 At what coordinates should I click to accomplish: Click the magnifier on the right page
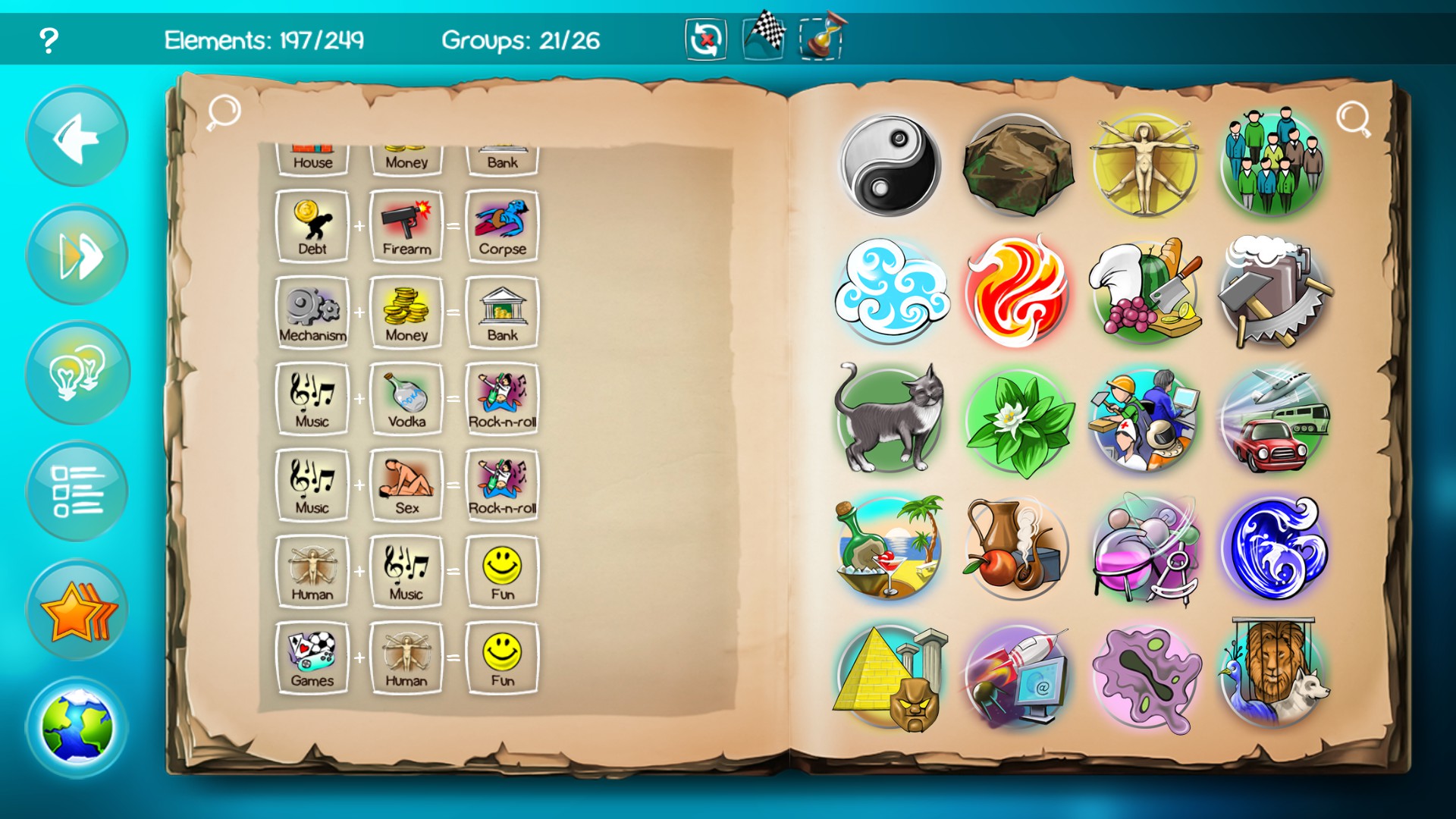(1354, 118)
